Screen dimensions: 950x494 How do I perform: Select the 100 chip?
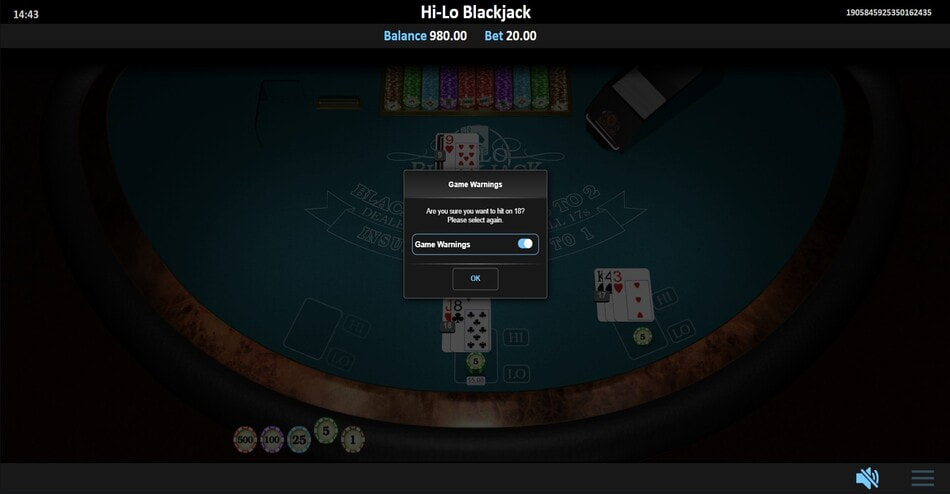(x=272, y=439)
